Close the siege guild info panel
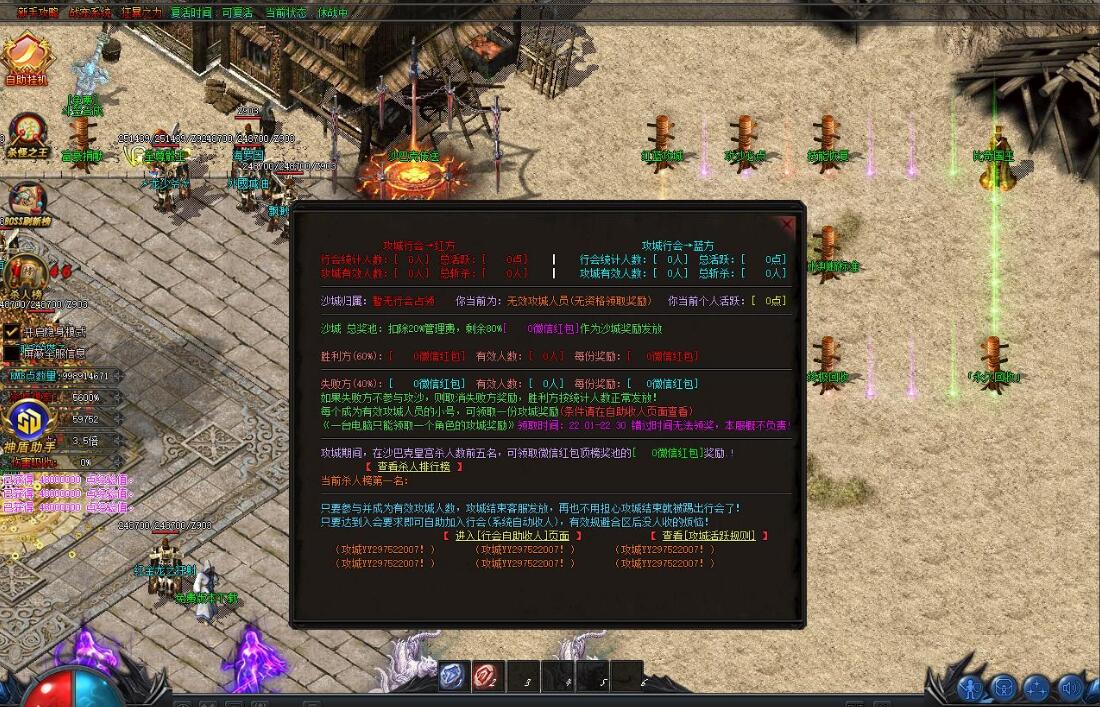The image size is (1100, 707). pos(788,225)
